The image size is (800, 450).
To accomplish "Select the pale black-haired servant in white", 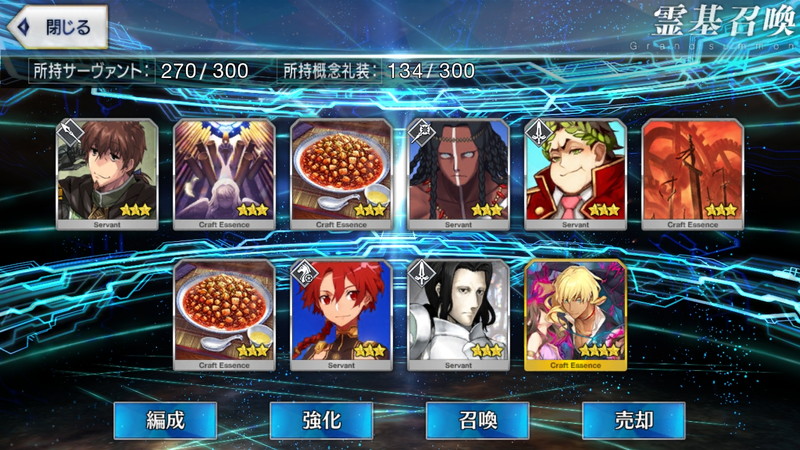I will pyautogui.click(x=458, y=314).
